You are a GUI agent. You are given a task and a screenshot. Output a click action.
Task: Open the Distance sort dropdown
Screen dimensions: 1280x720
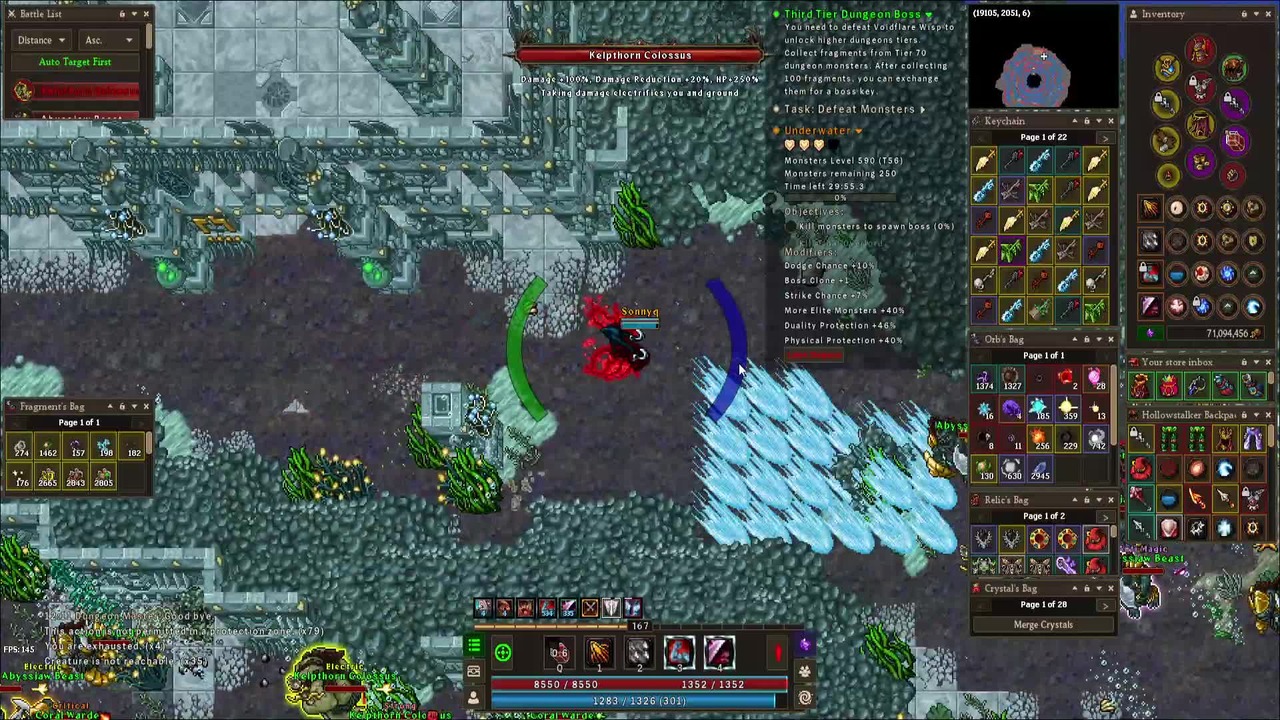point(40,40)
